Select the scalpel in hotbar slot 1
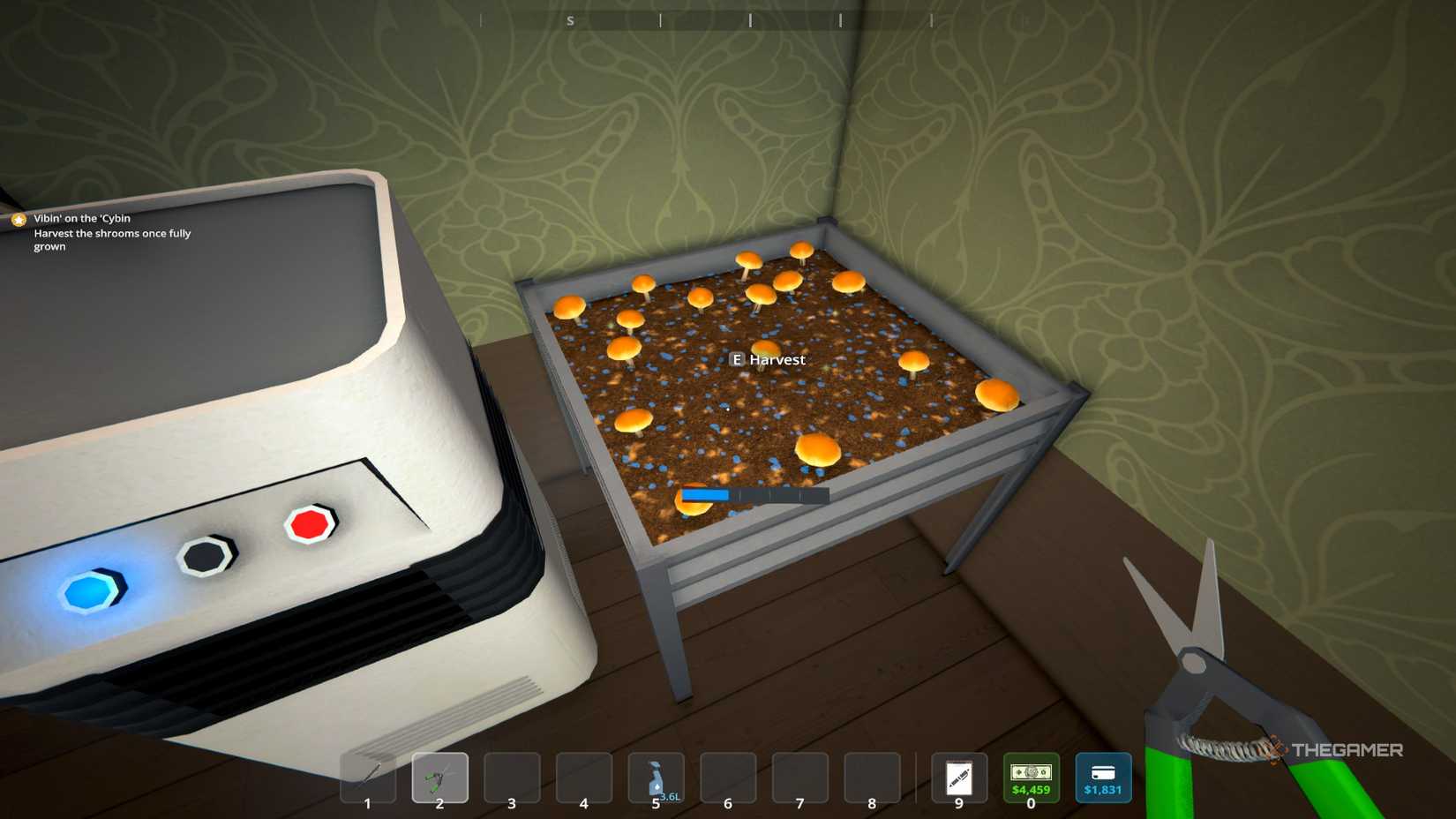The height and width of the screenshot is (819, 1456). [x=367, y=778]
